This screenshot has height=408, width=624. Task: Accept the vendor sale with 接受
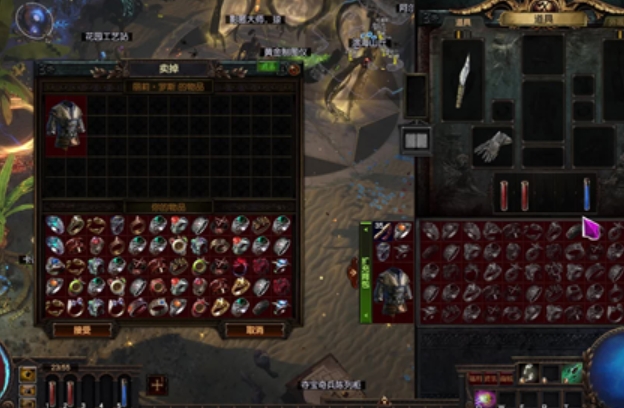tap(82, 330)
